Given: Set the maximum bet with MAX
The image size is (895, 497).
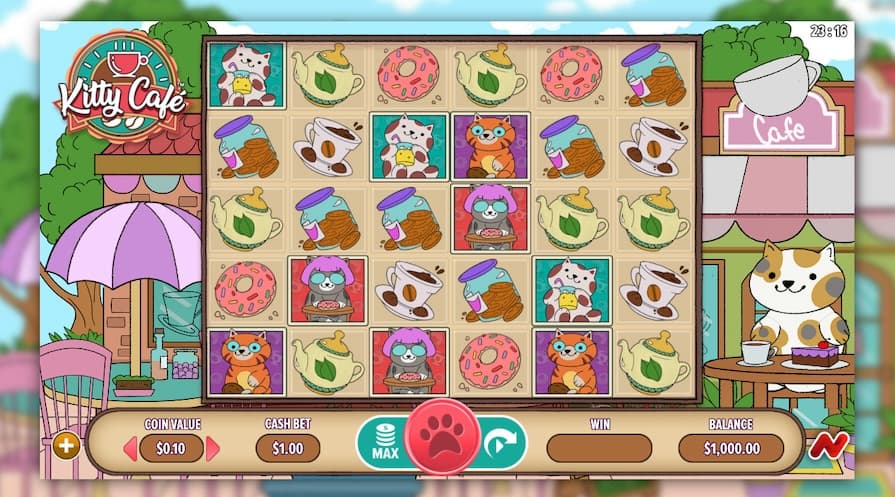Looking at the screenshot, I should click(x=381, y=443).
